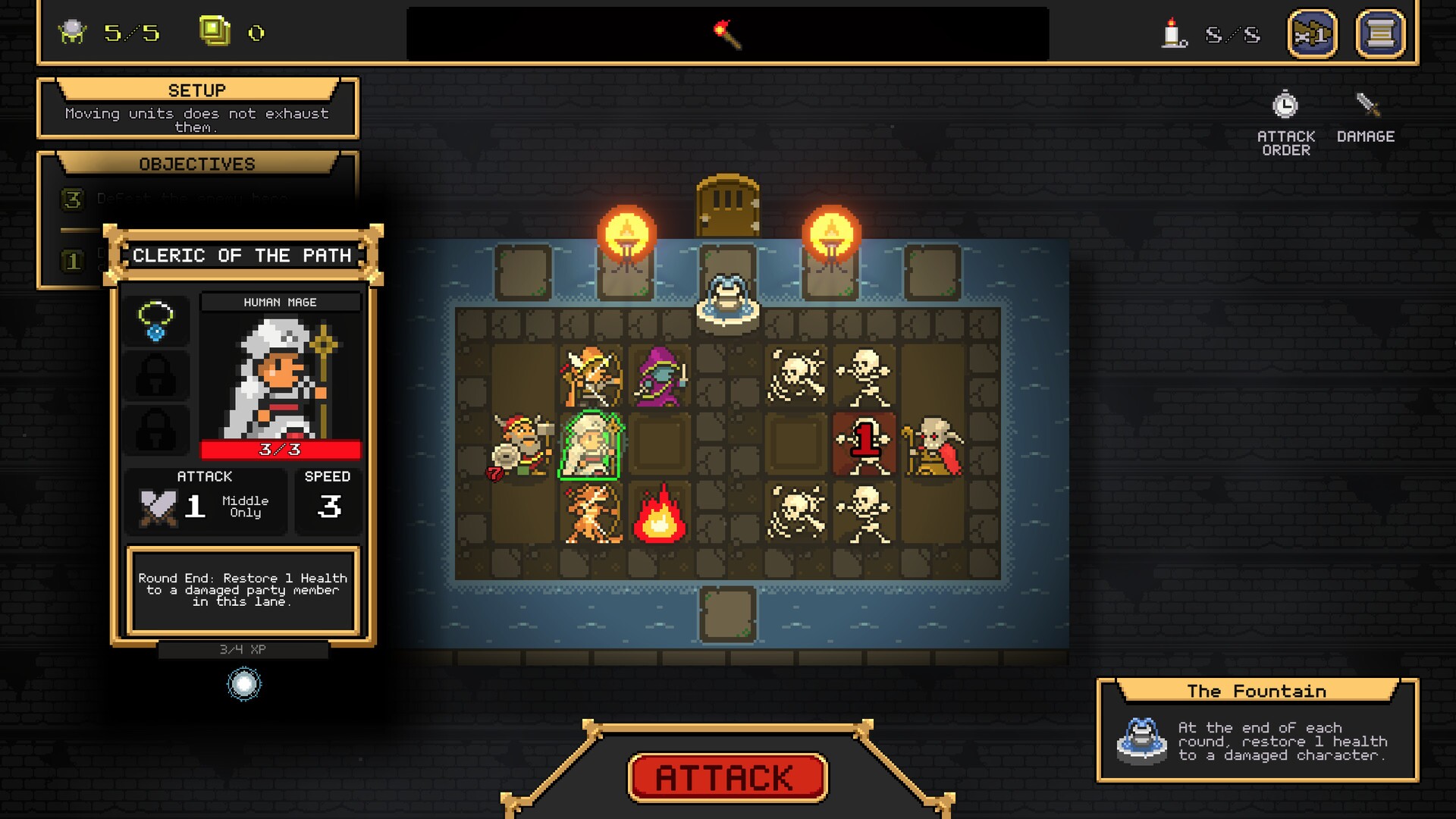The height and width of the screenshot is (819, 1456).
Task: Select the Human Mage portrait tab
Action: 281,302
